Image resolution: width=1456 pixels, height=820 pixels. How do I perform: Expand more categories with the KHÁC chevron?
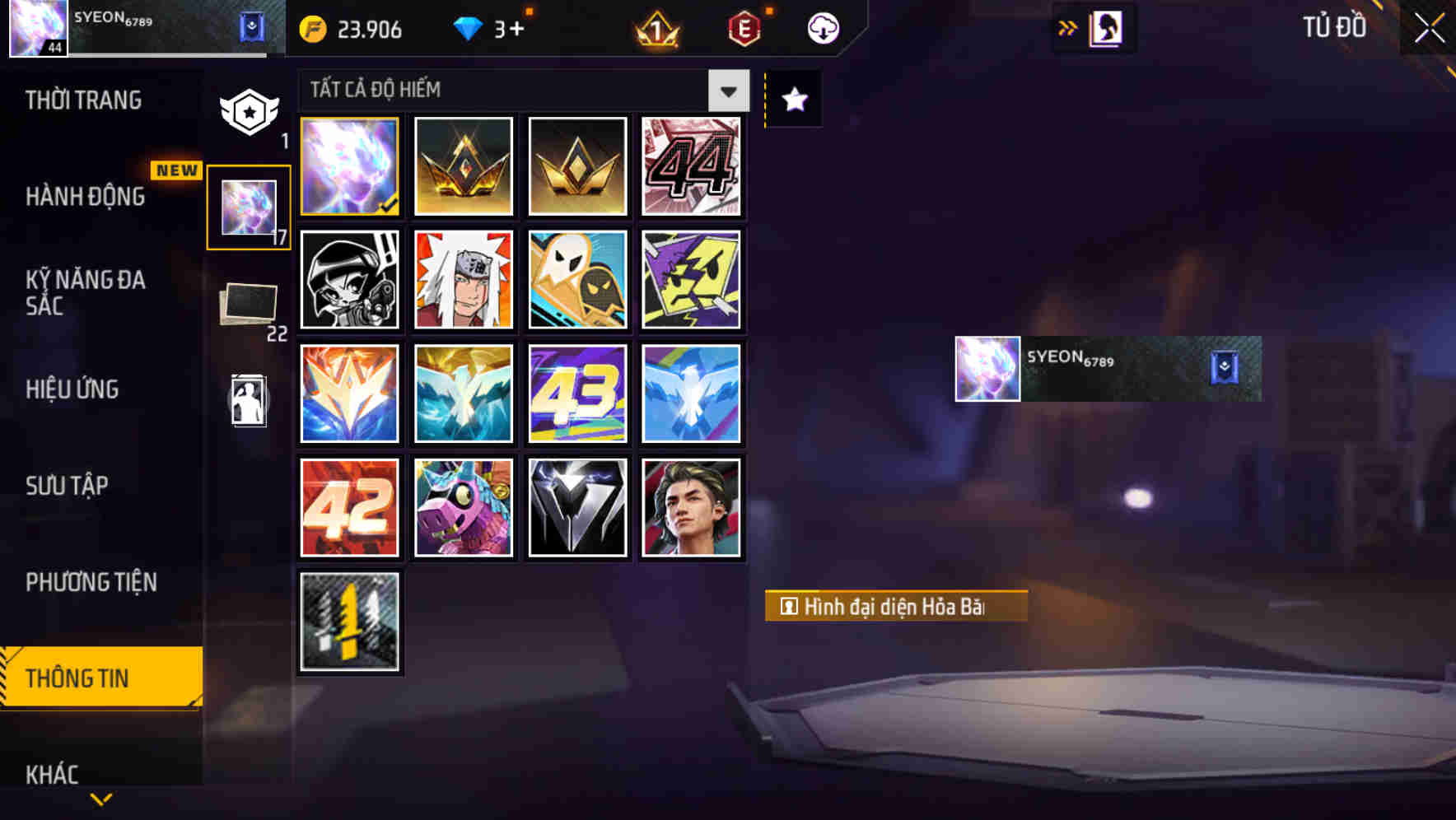point(101,797)
